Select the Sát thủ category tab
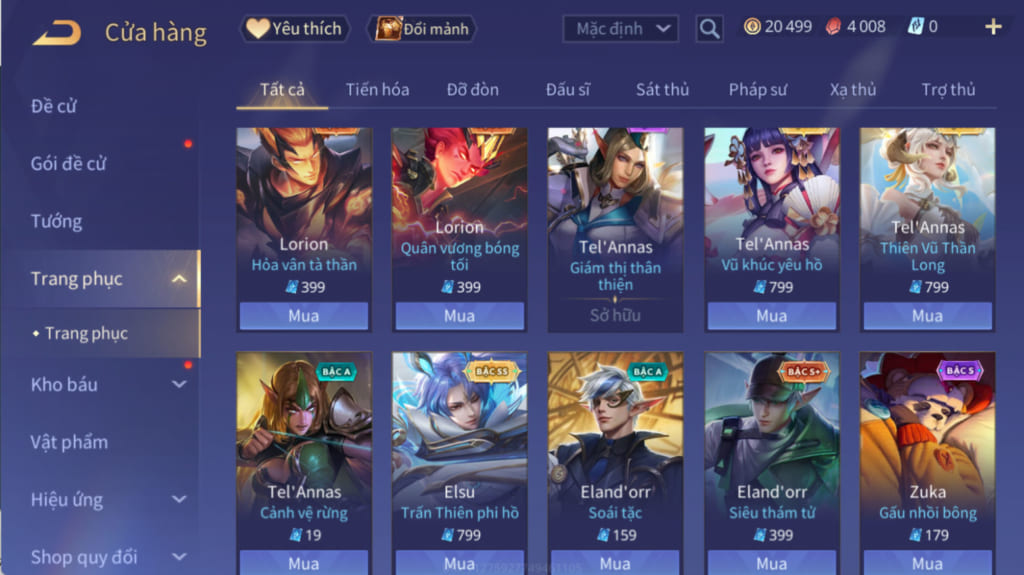Screen dimensions: 1024x575 pos(662,89)
